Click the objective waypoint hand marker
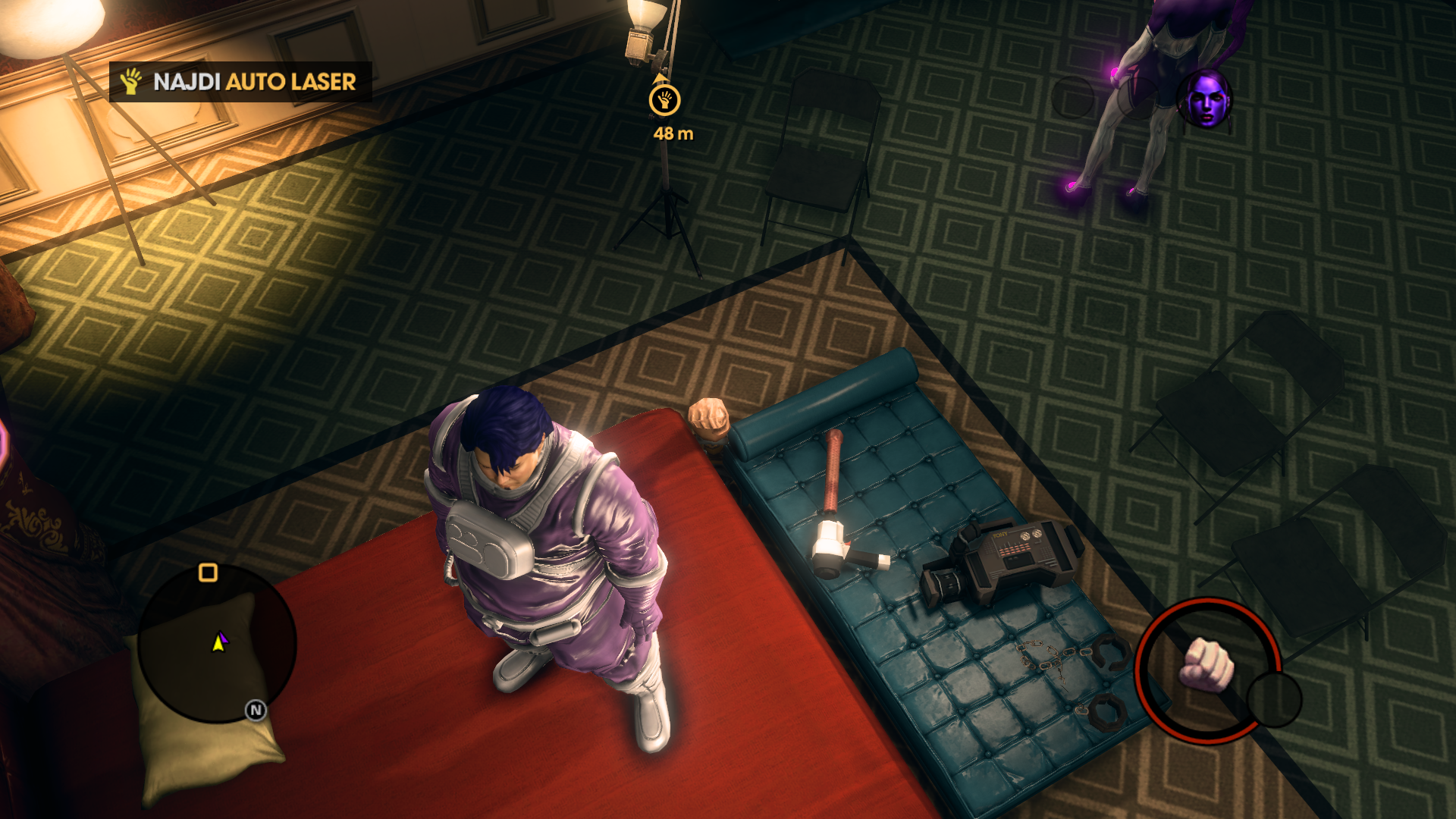This screenshot has width=1456, height=819. (x=664, y=100)
